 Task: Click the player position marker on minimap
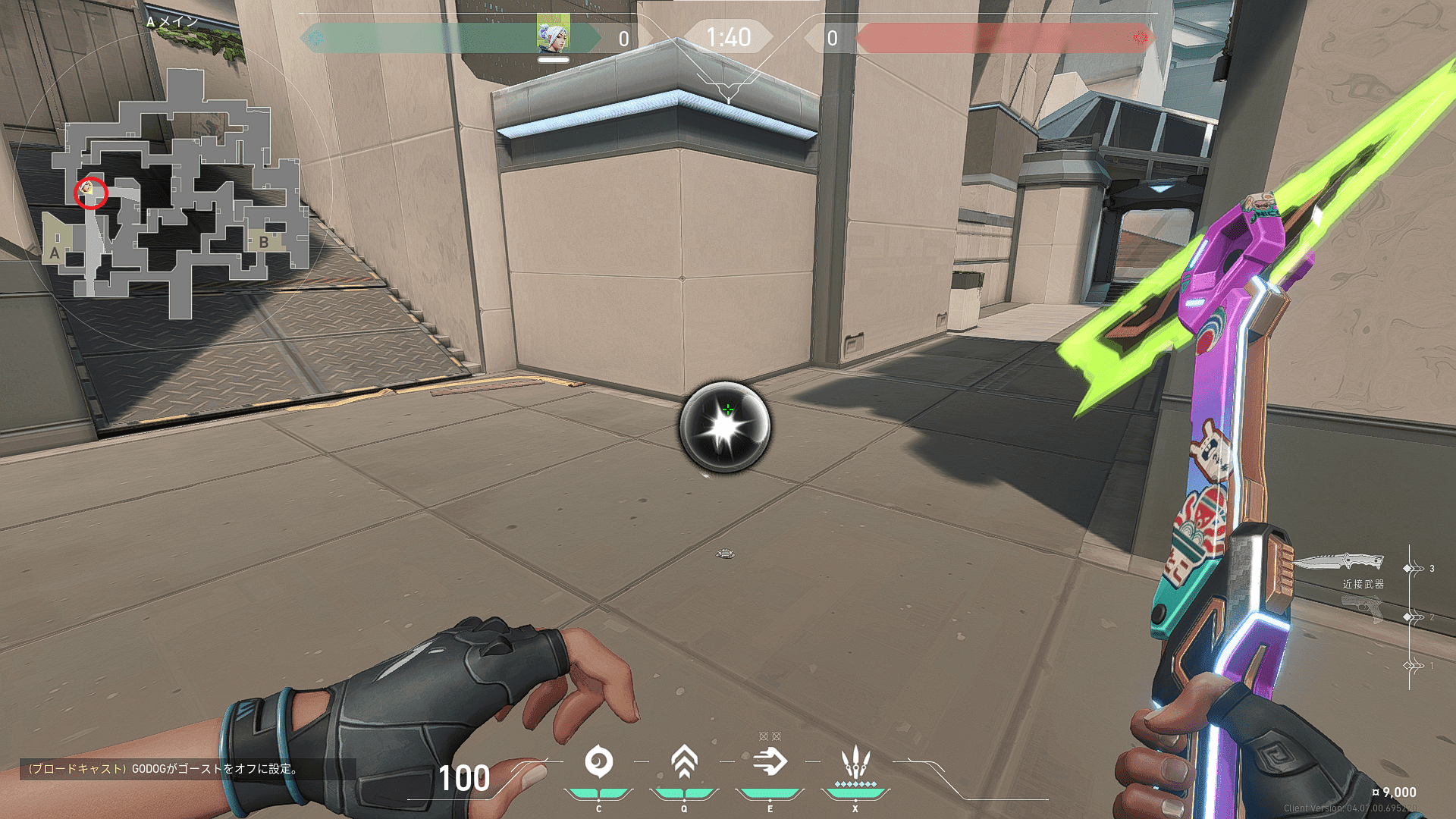click(x=88, y=188)
